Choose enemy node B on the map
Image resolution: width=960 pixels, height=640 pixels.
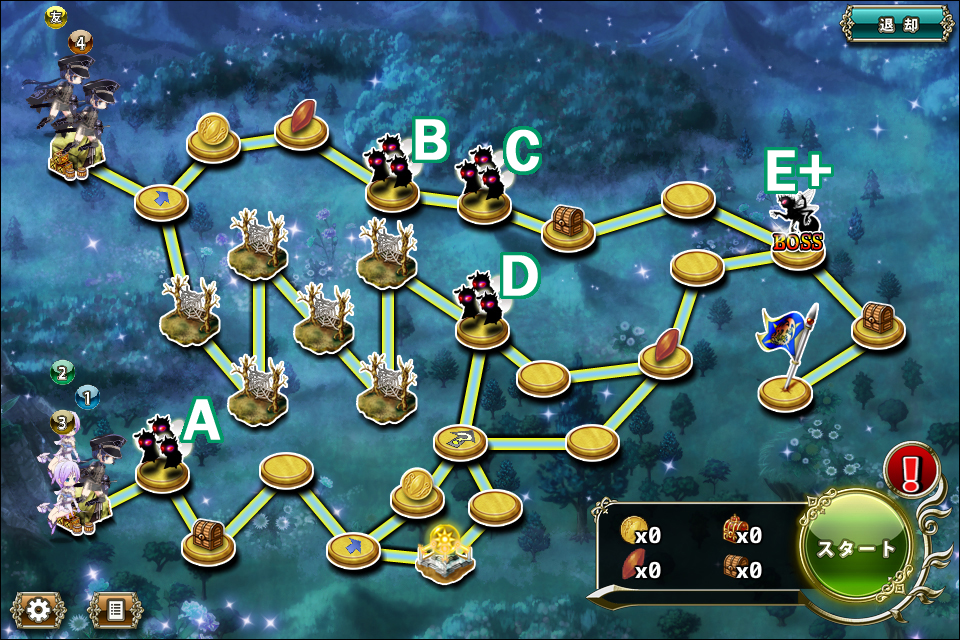(392, 176)
